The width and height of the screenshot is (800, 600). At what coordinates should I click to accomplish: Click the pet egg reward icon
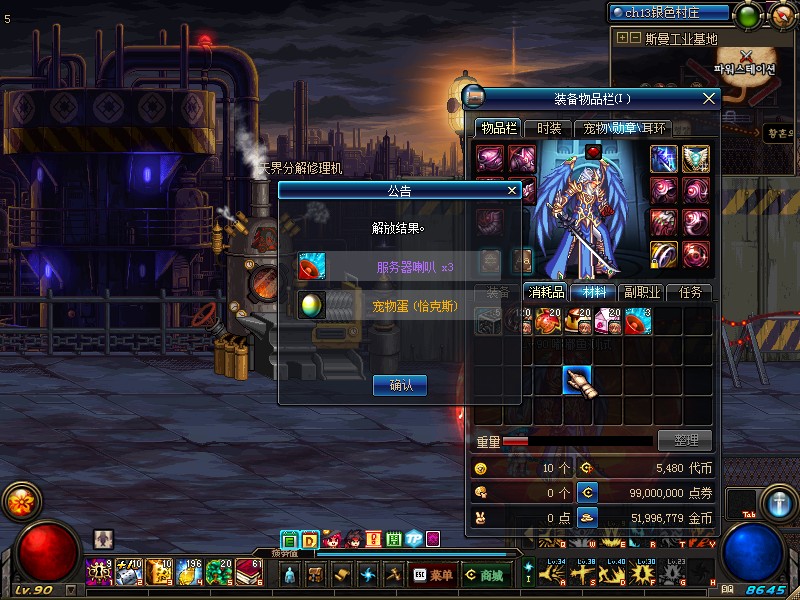(x=312, y=305)
